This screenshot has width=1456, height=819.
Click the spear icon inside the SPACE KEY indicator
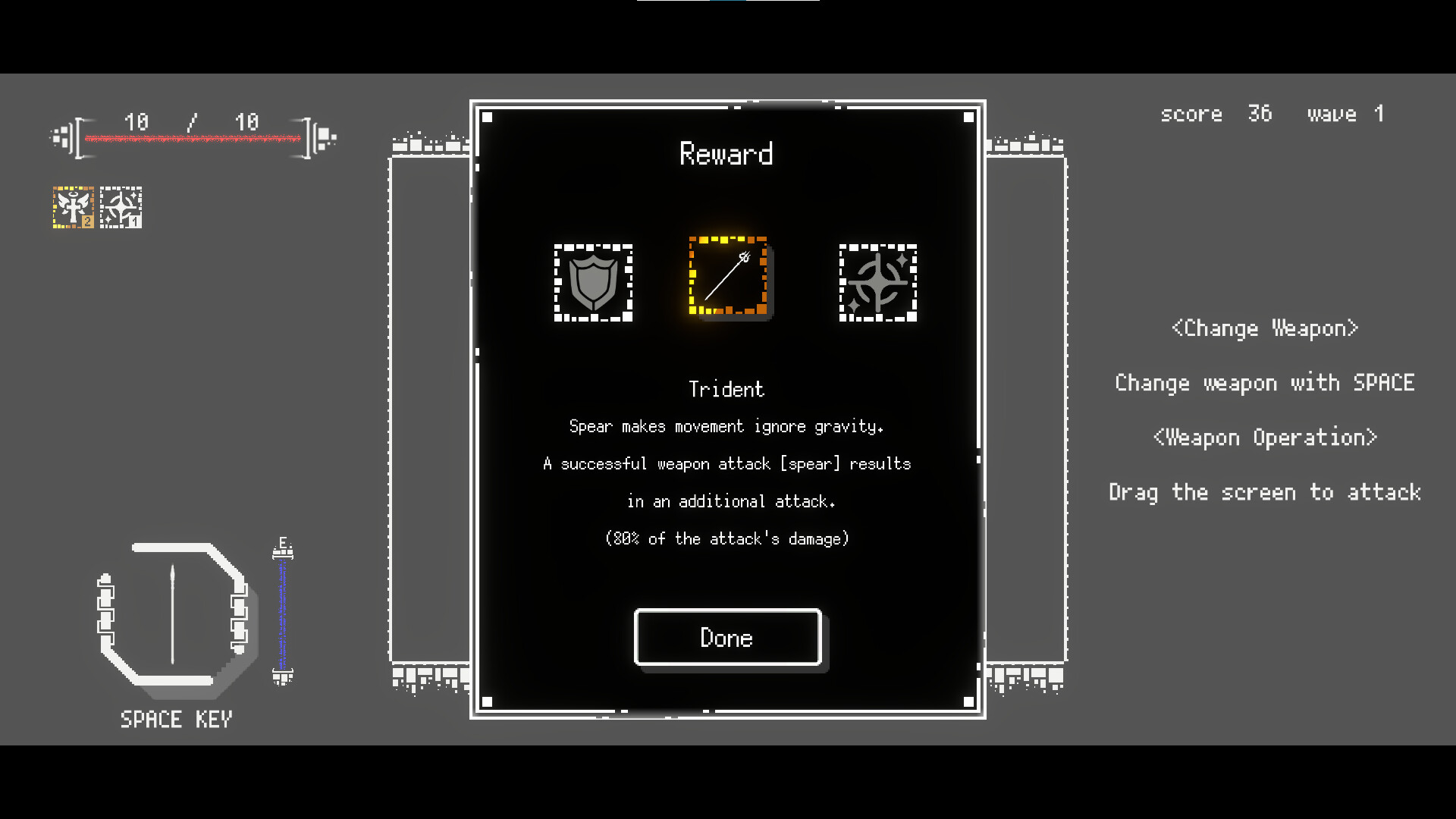coord(173,613)
